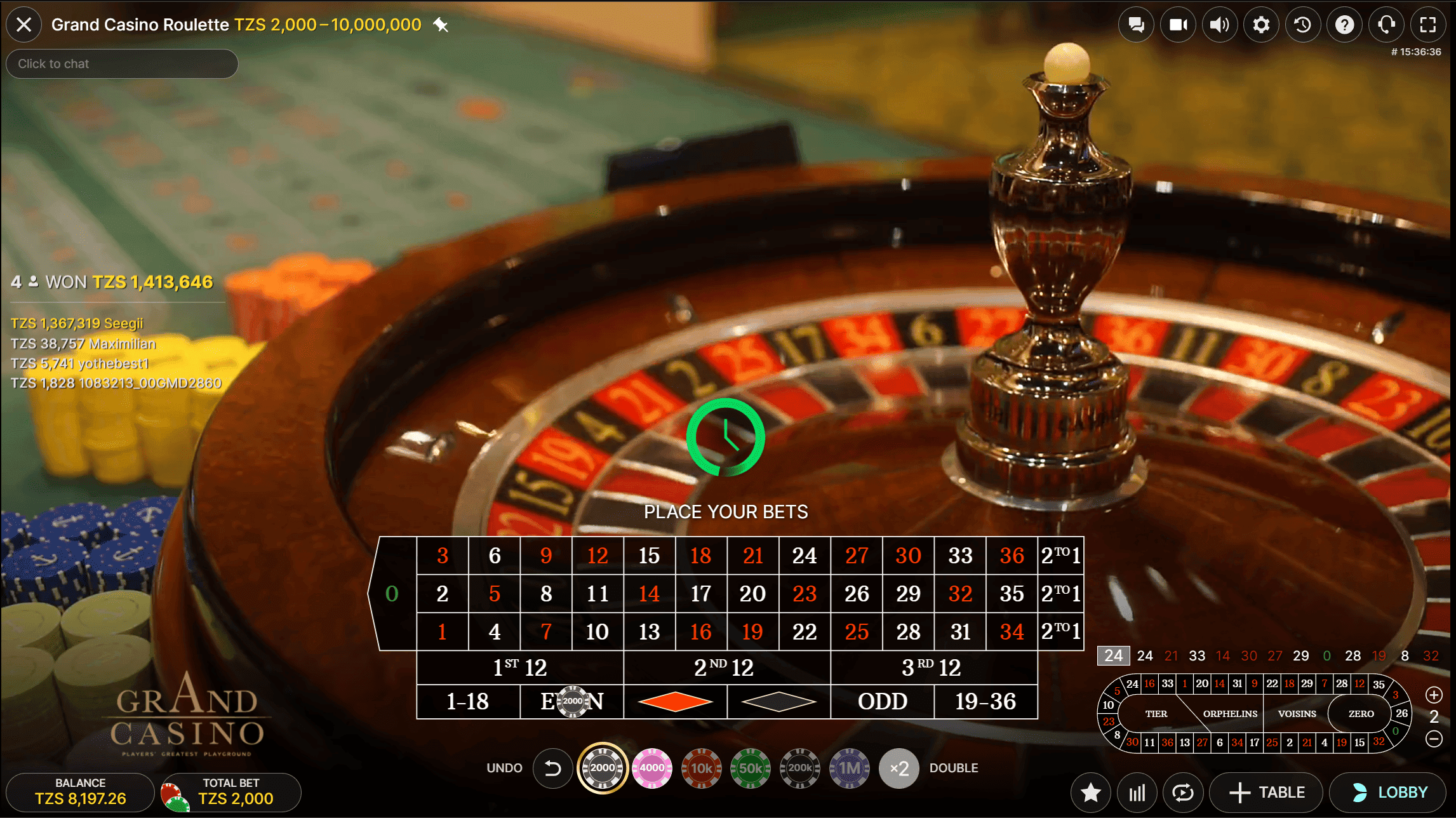Open the game history icon
The width and height of the screenshot is (1456, 818).
[1303, 24]
